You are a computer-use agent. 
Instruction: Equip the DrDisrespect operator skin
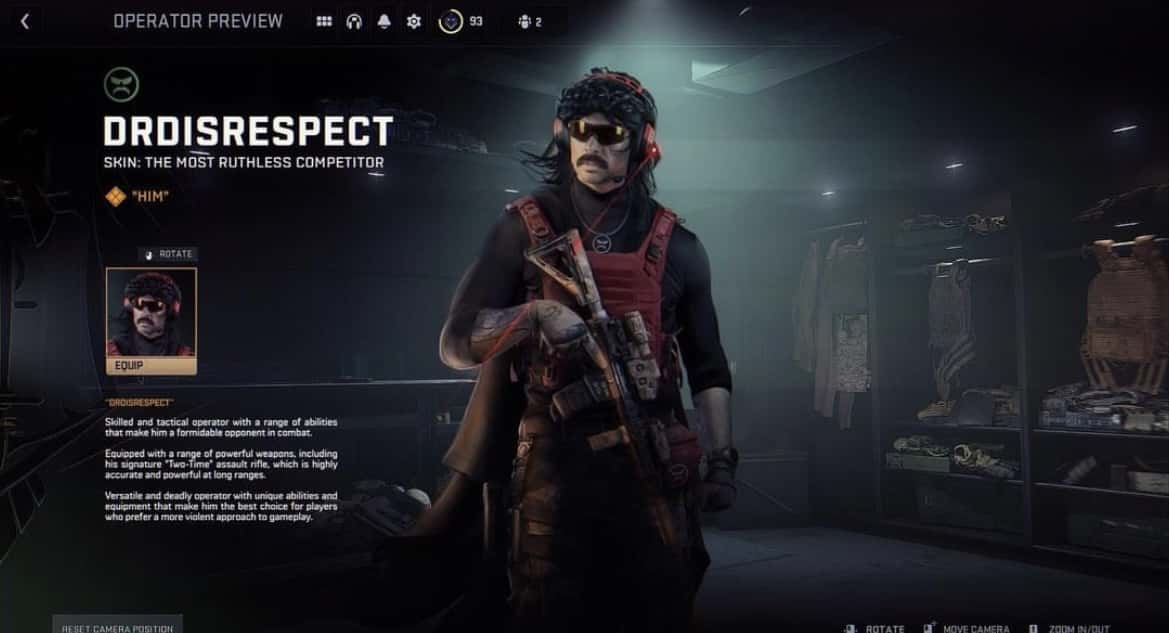(x=152, y=366)
